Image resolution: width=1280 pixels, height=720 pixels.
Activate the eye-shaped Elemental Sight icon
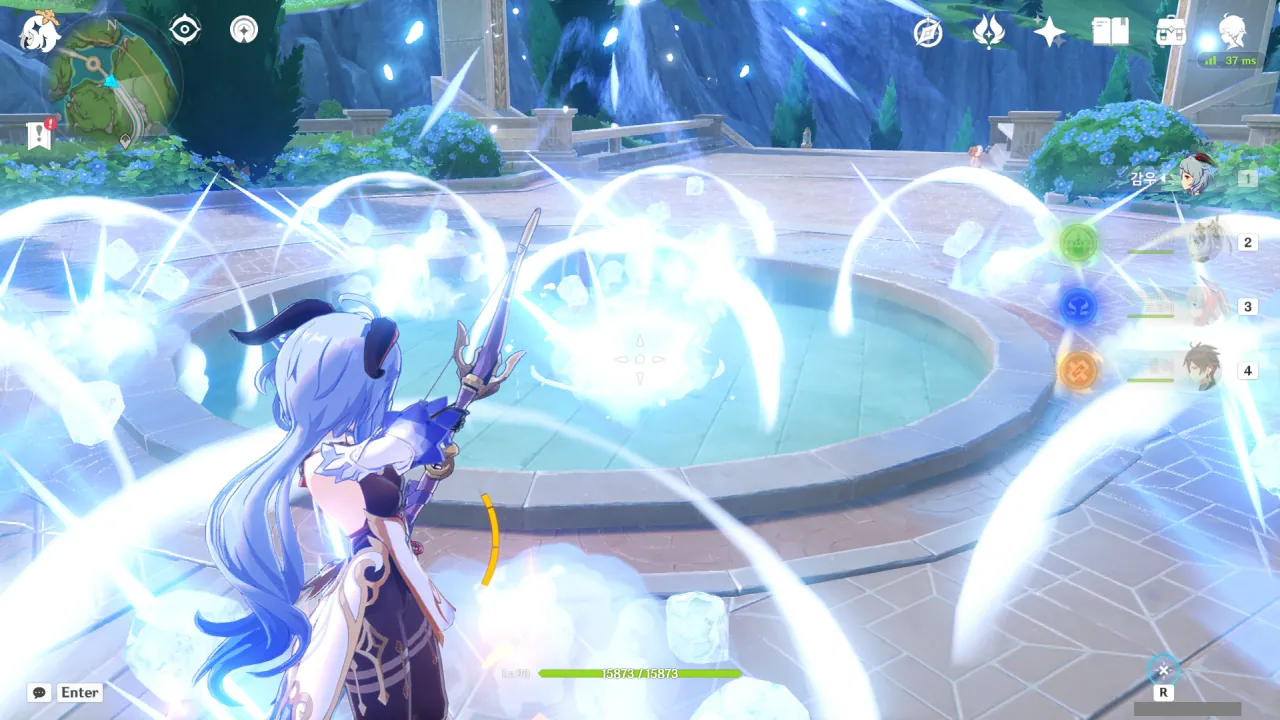[185, 30]
